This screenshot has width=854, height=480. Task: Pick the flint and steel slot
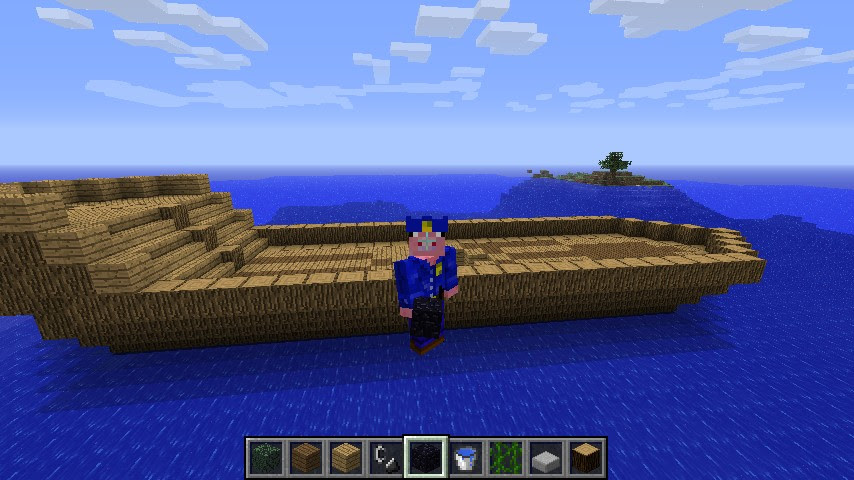385,457
